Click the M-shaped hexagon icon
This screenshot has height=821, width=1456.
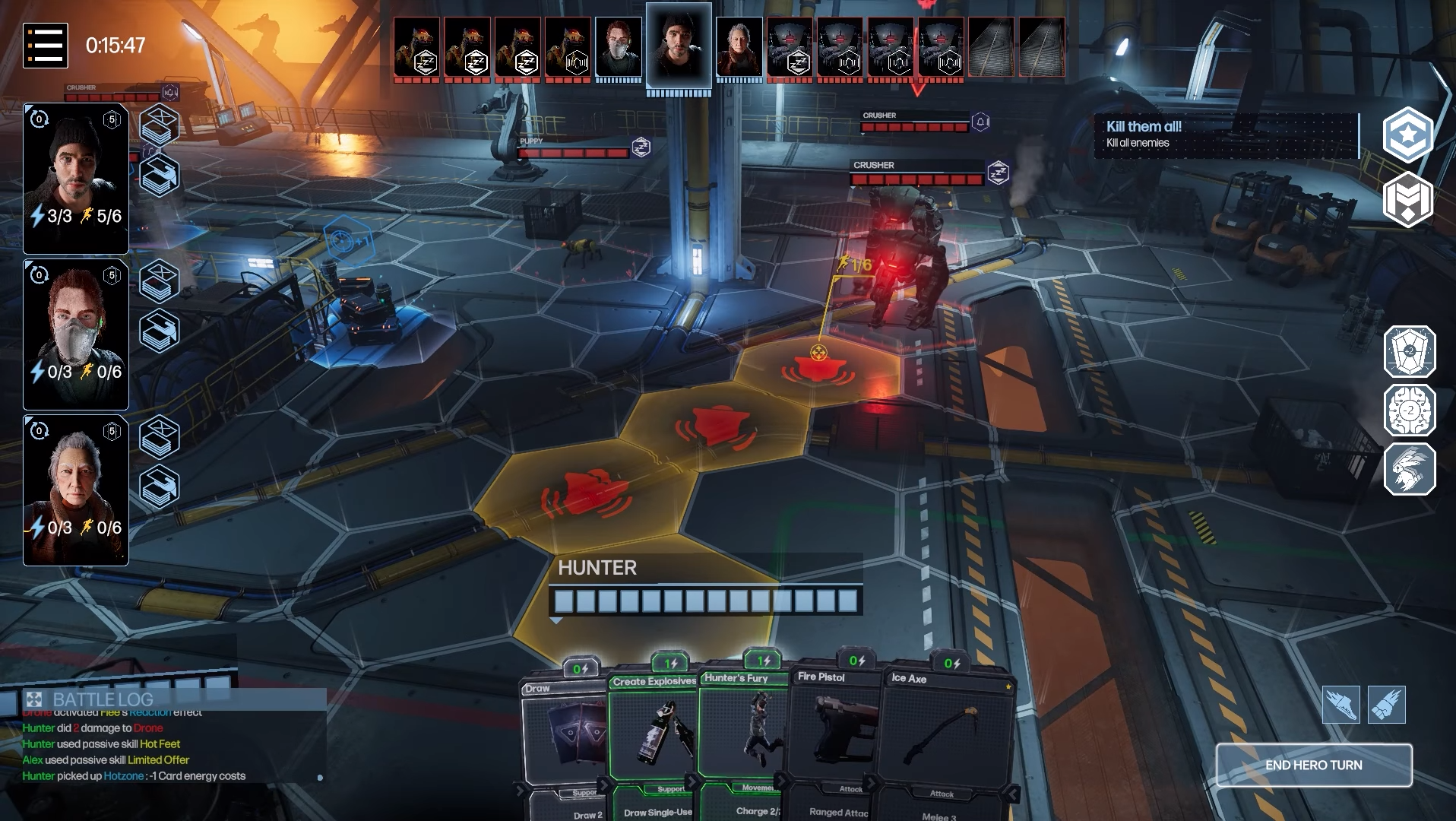[x=1407, y=200]
